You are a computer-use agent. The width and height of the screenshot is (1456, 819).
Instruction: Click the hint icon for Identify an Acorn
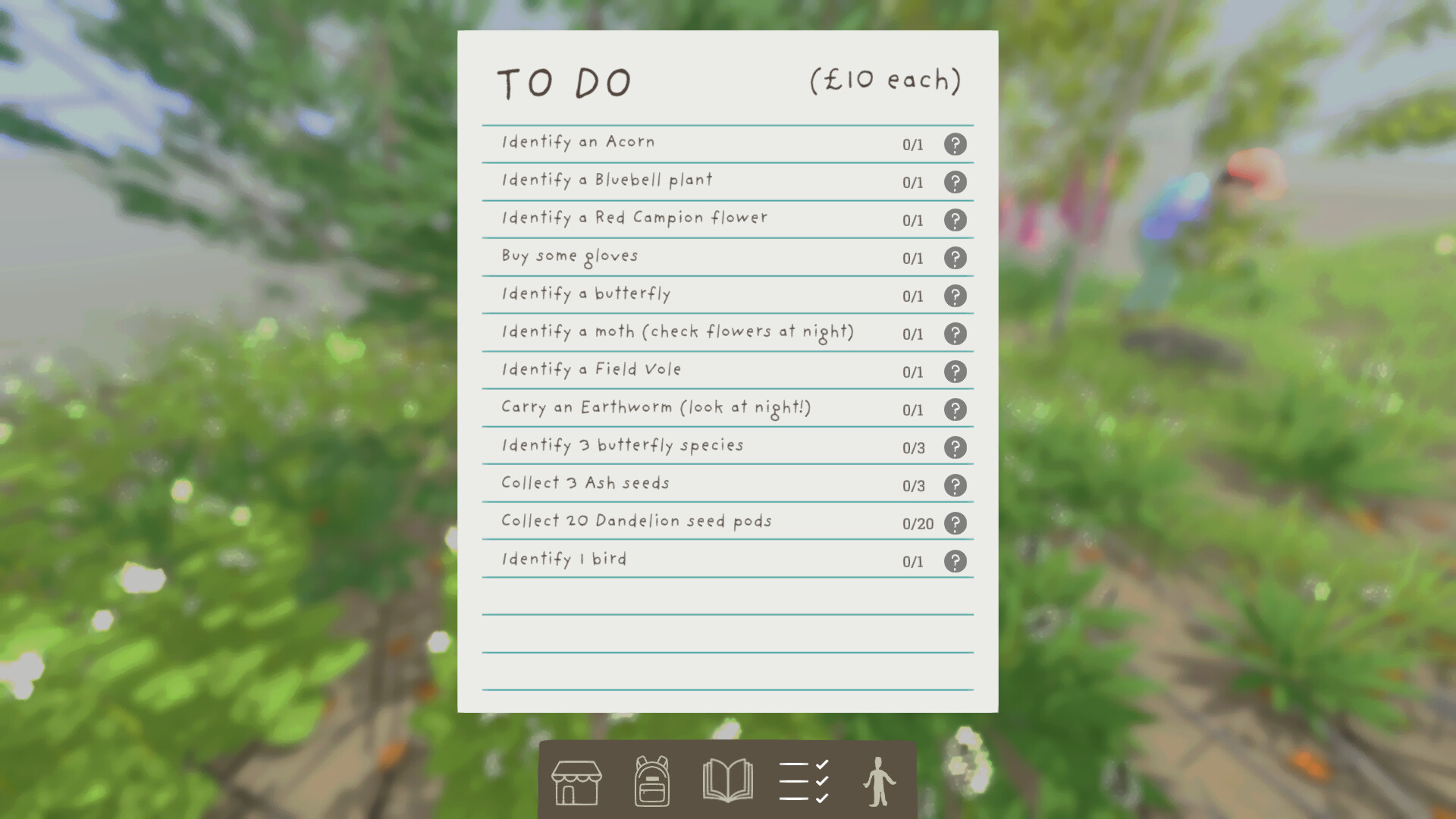[955, 144]
